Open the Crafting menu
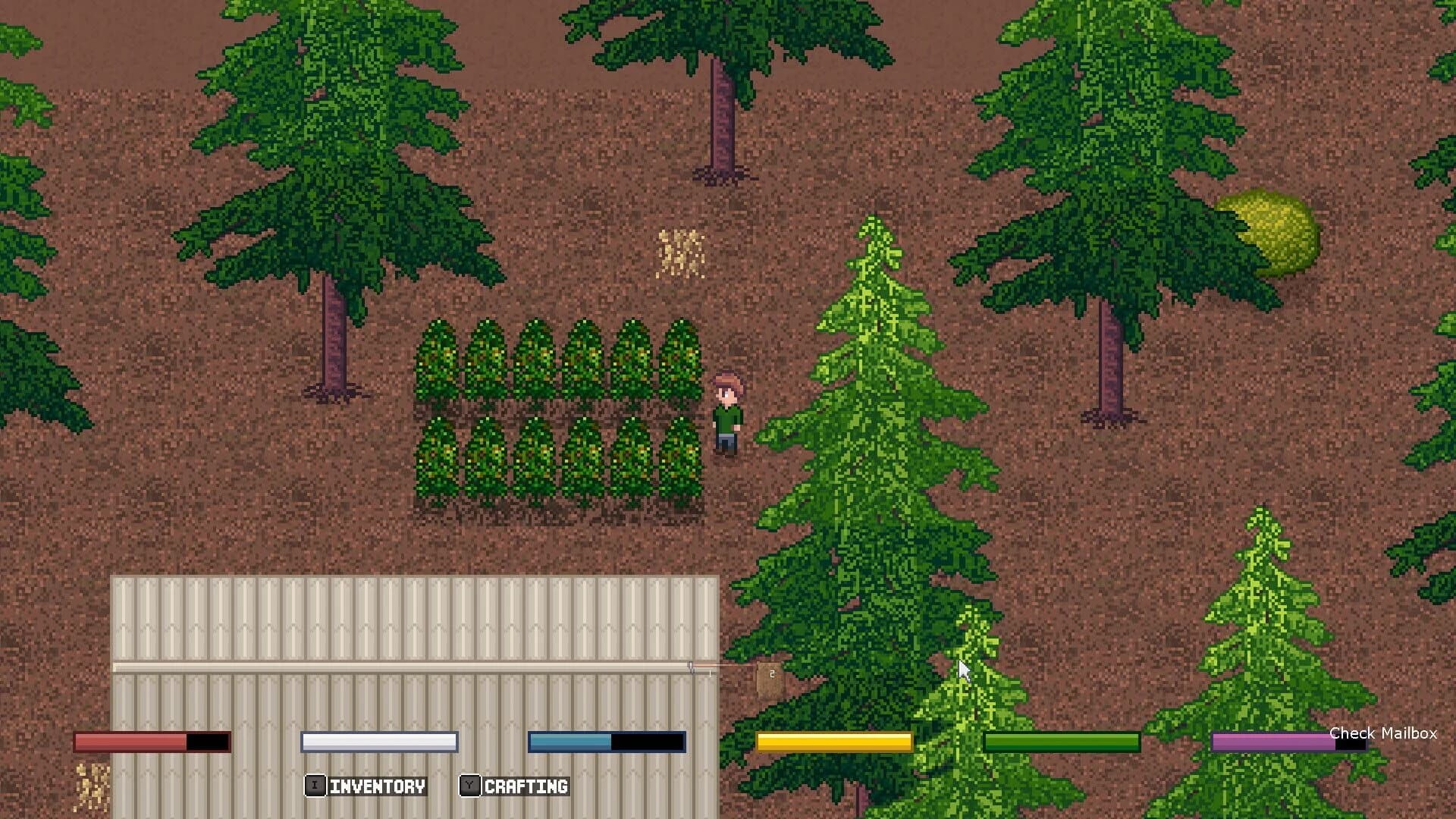This screenshot has width=1456, height=819. pos(516,786)
